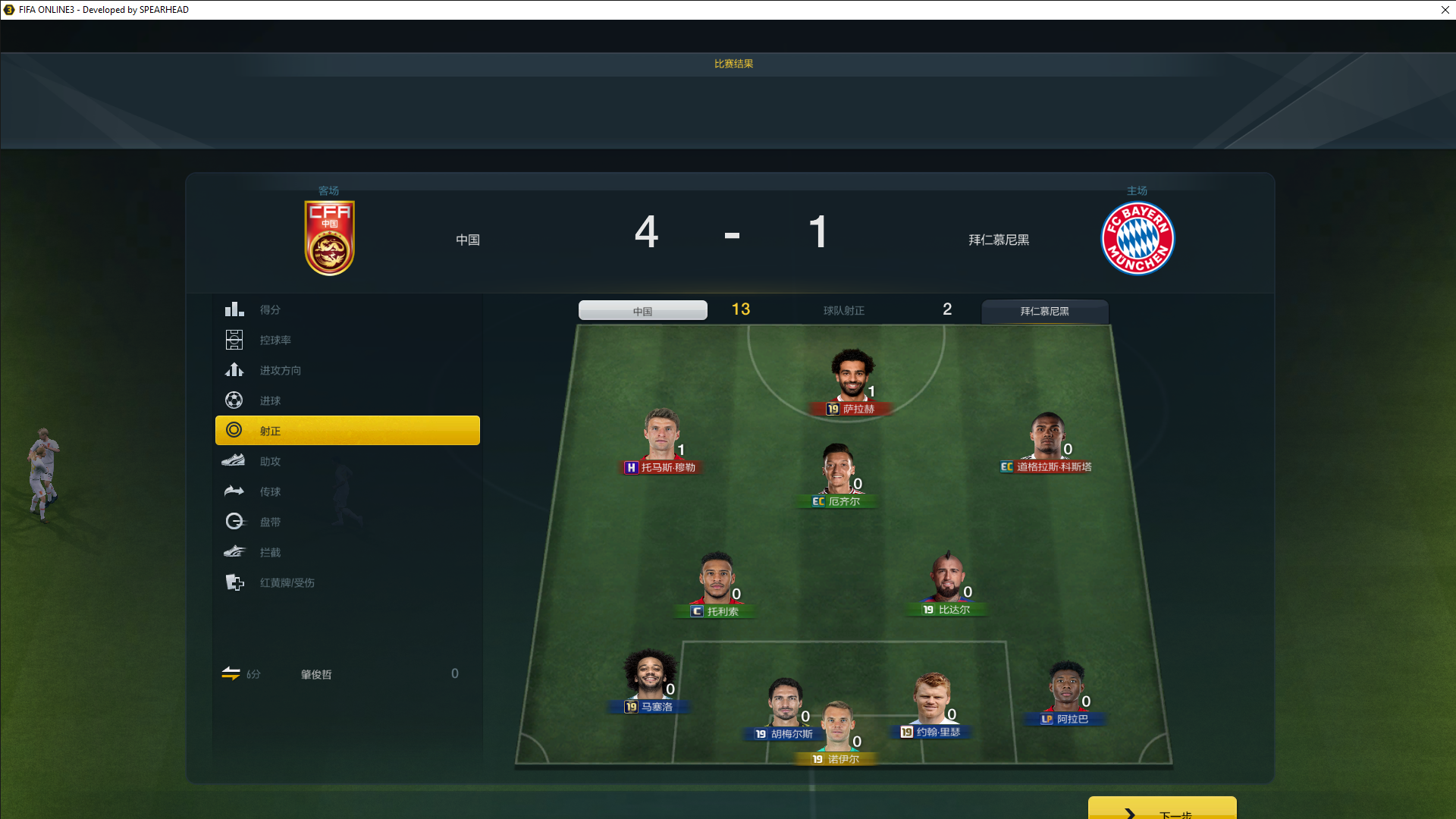Screen dimensions: 1456x819
Task: Switch to the 中国 team tab
Action: coord(642,311)
